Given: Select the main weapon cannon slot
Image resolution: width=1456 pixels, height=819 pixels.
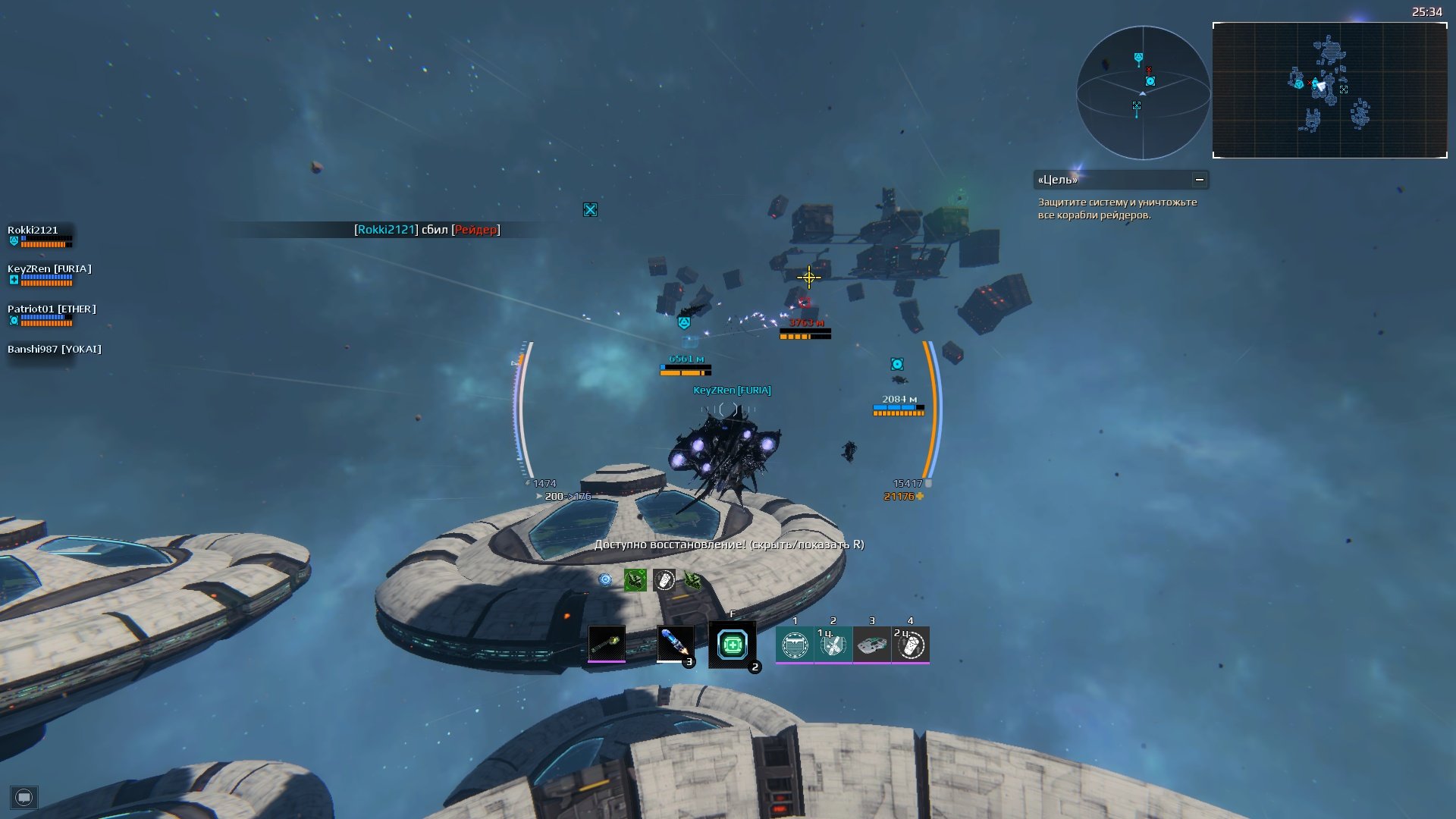Looking at the screenshot, I should 607,644.
